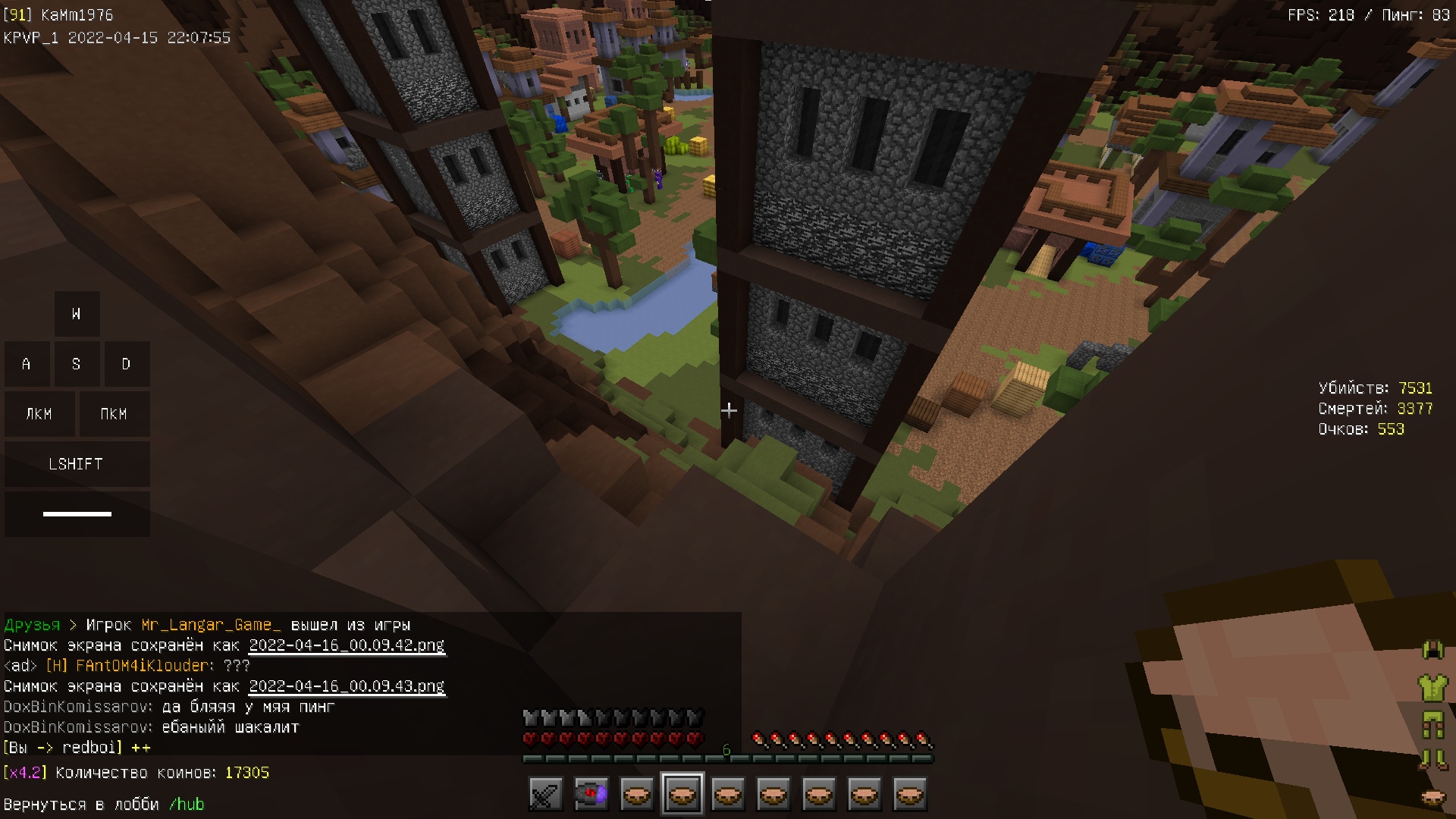Select the red-and-purple gadget hotbar slot
Viewport: 1456px width, 819px height.
coord(591,795)
